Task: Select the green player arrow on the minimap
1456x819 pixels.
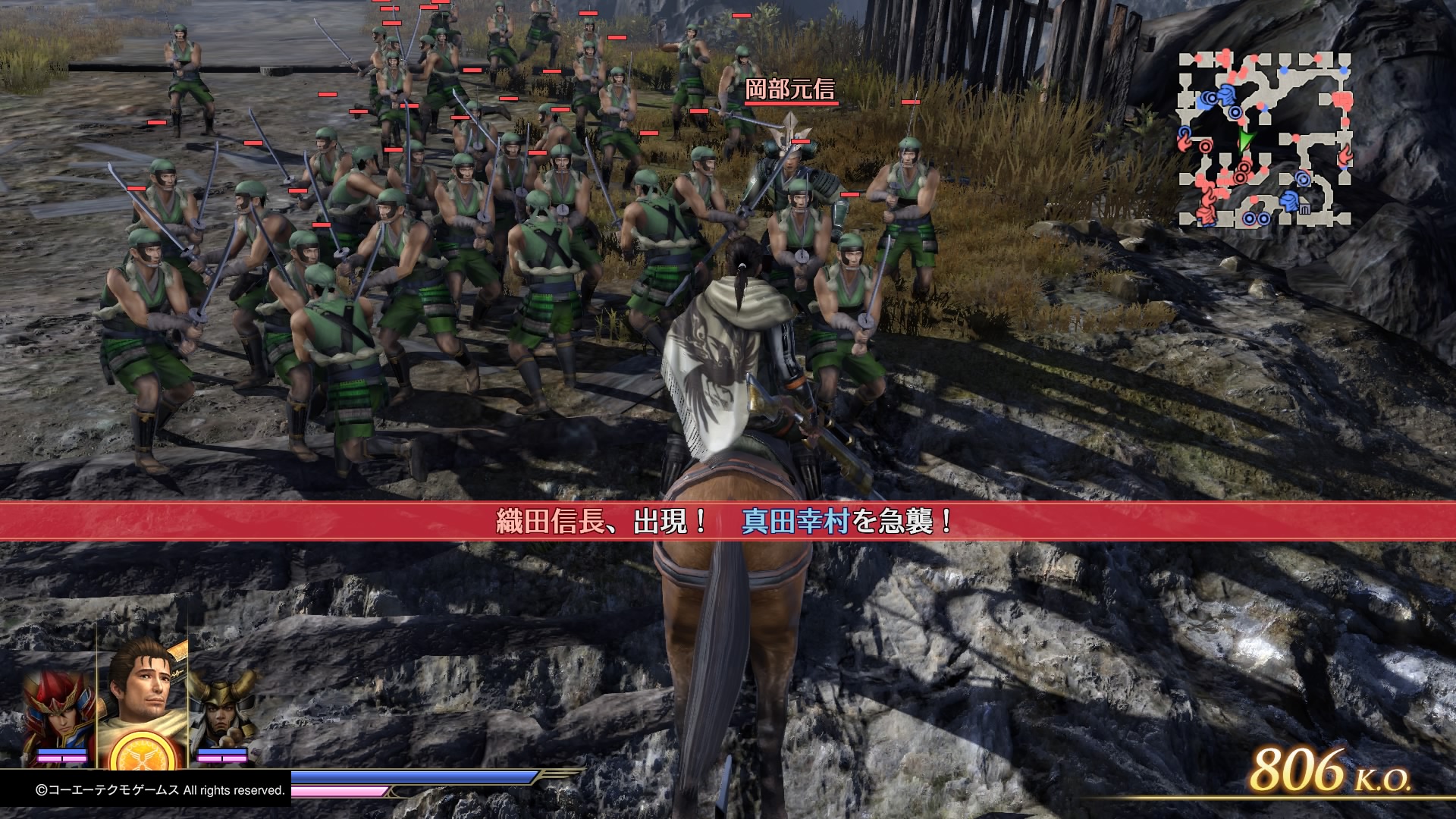Action: (x=1247, y=140)
